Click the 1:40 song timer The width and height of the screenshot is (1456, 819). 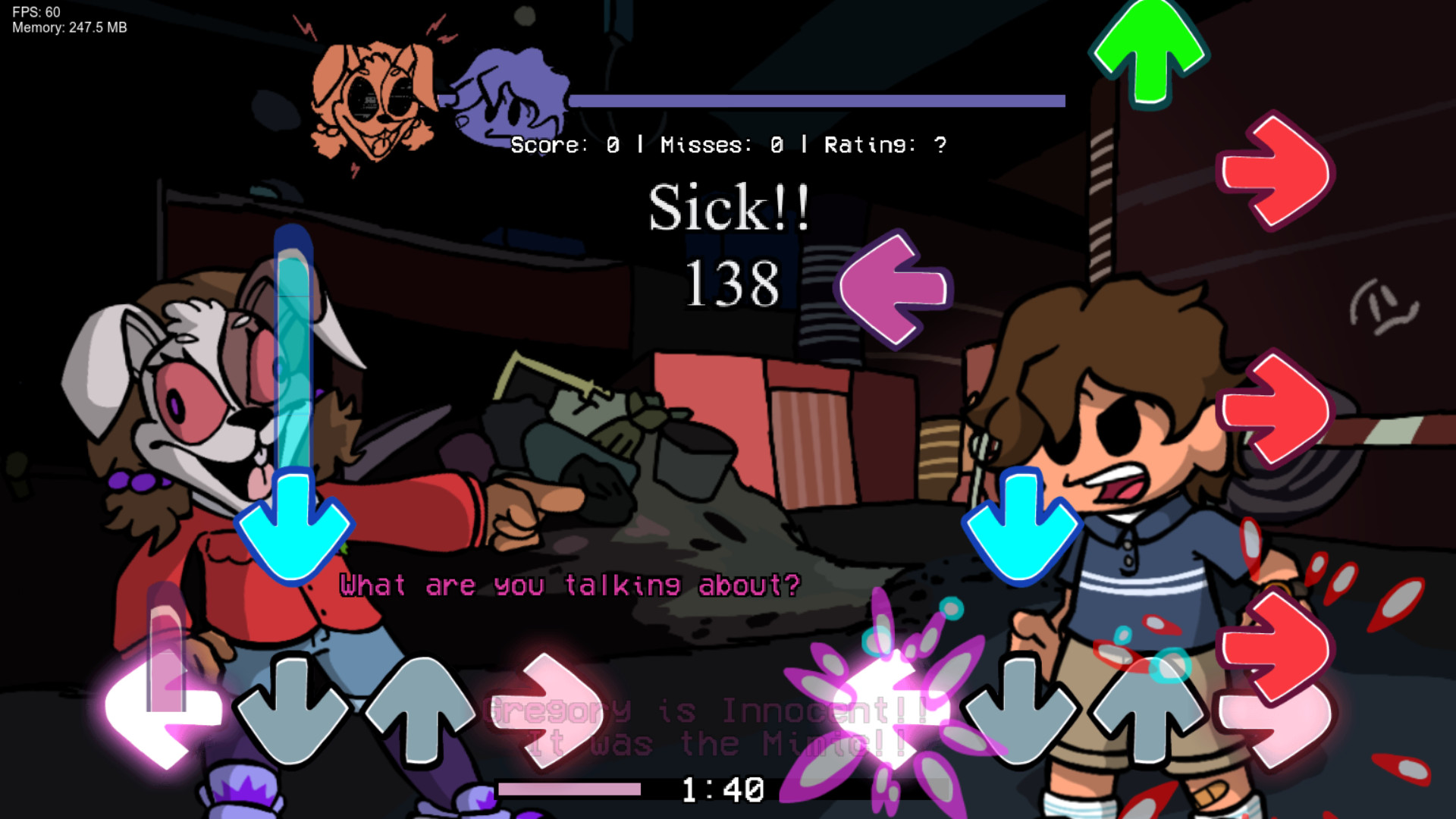coord(720,789)
